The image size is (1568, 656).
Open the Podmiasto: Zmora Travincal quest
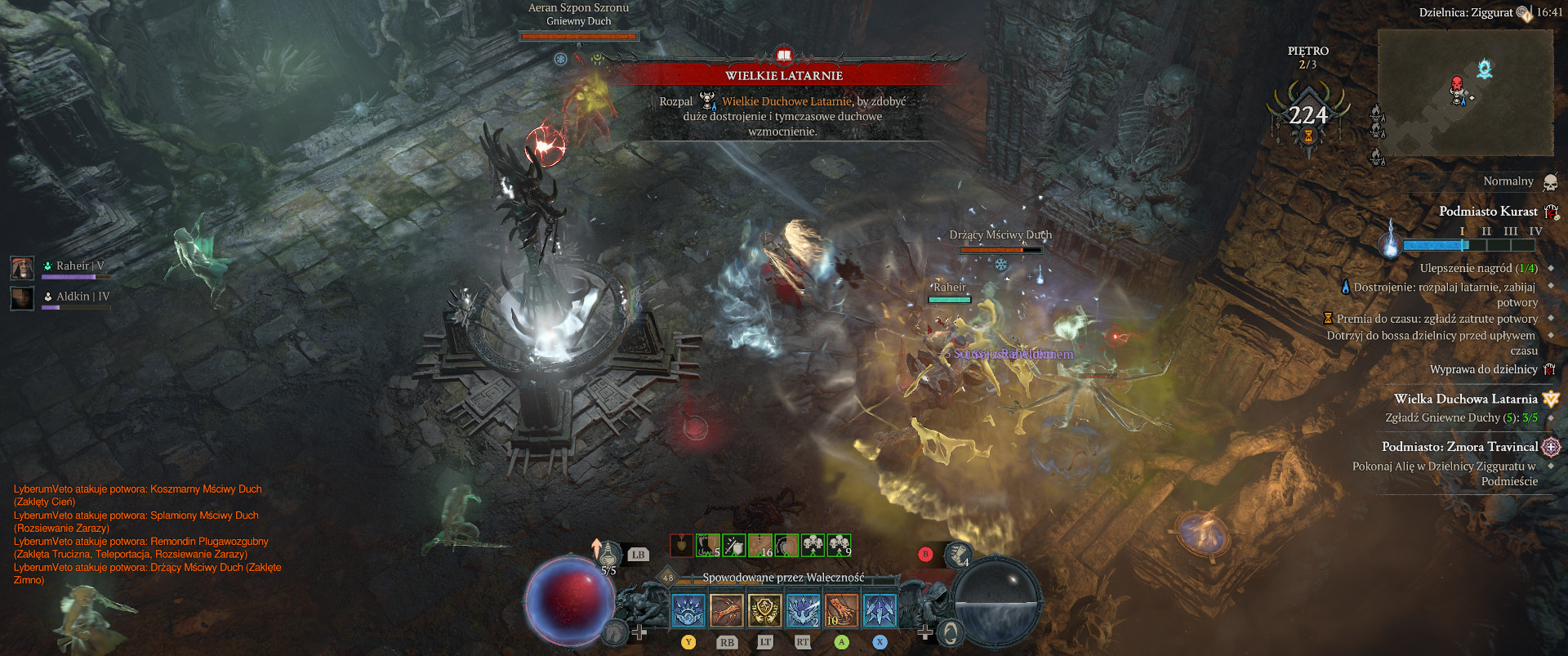click(x=1459, y=447)
